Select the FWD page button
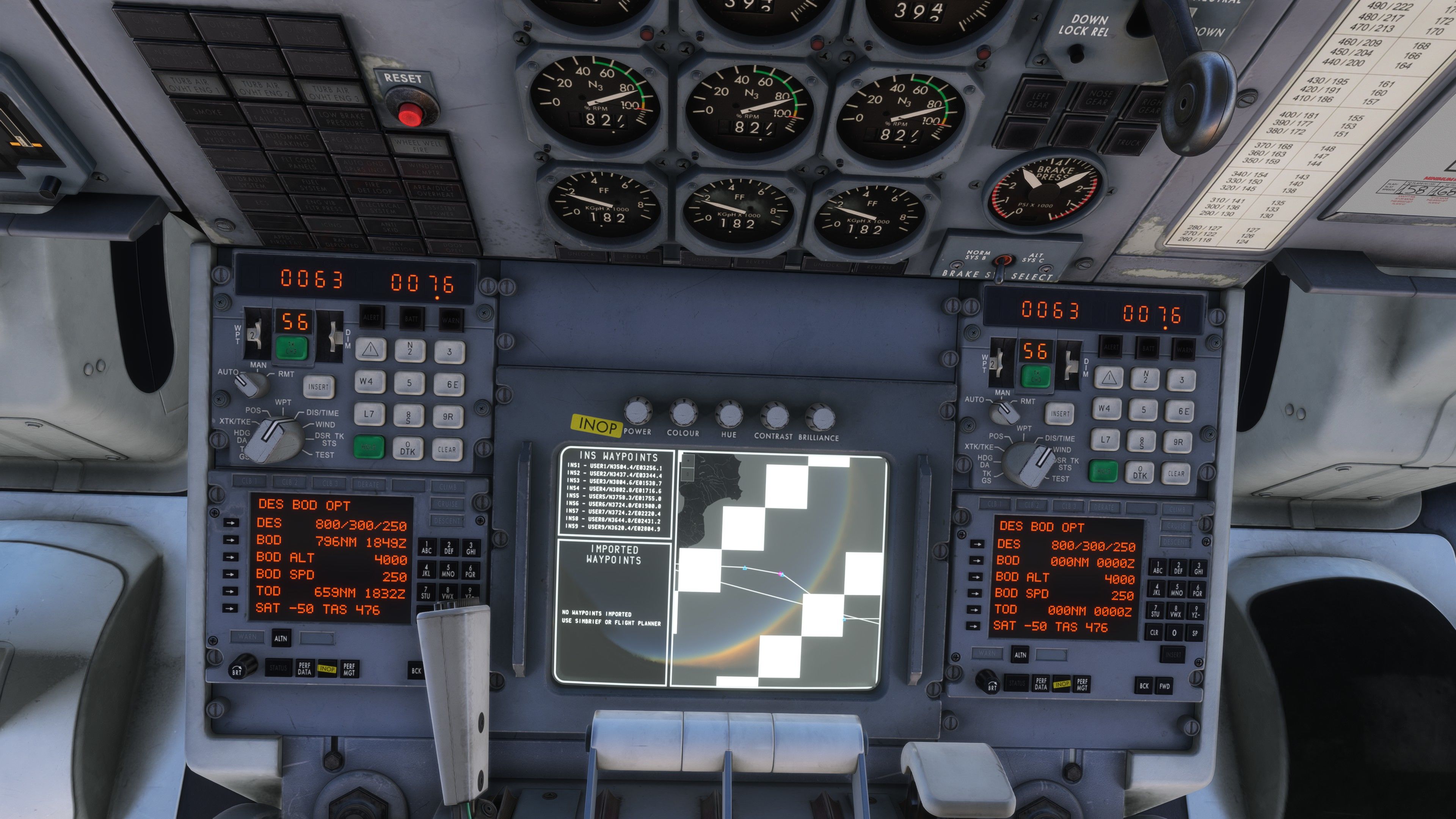The width and height of the screenshot is (1456, 819). pos(1164,686)
